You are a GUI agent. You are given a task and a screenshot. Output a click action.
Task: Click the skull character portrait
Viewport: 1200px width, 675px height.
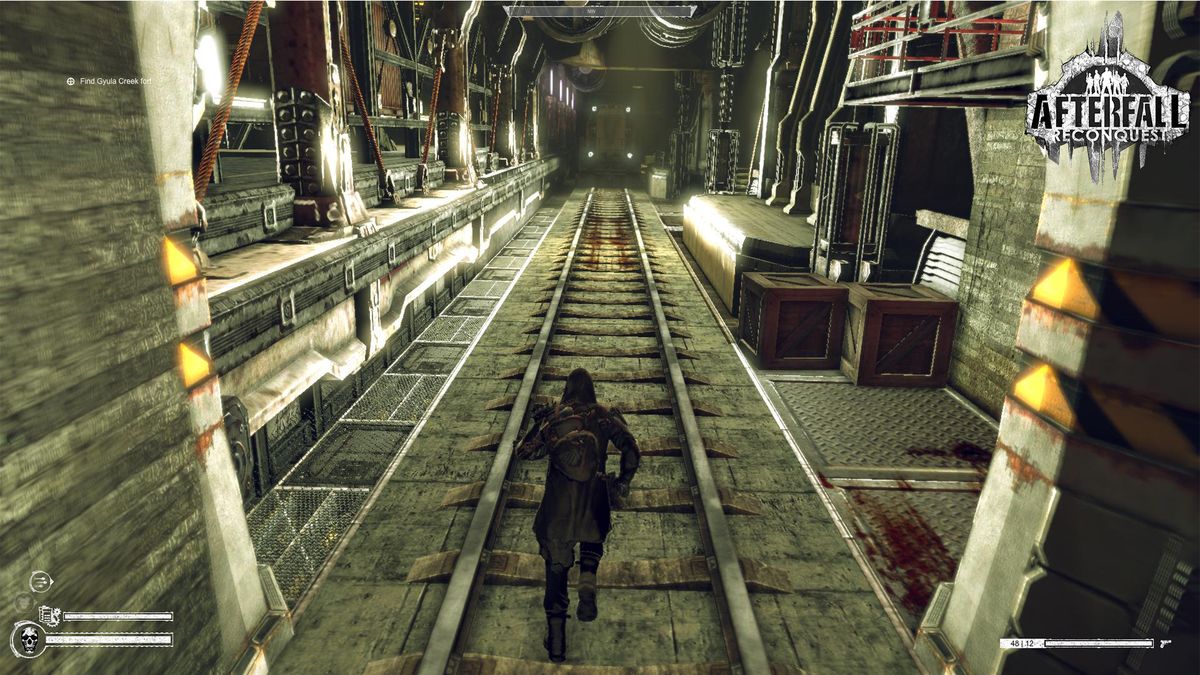27,639
